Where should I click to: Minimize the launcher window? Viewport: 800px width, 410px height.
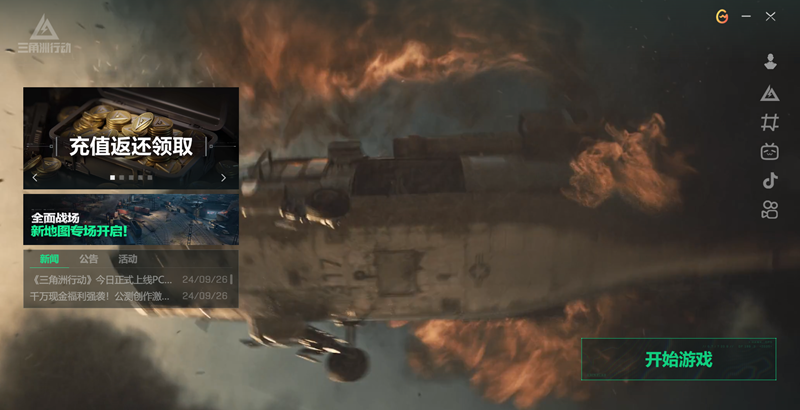pos(747,16)
